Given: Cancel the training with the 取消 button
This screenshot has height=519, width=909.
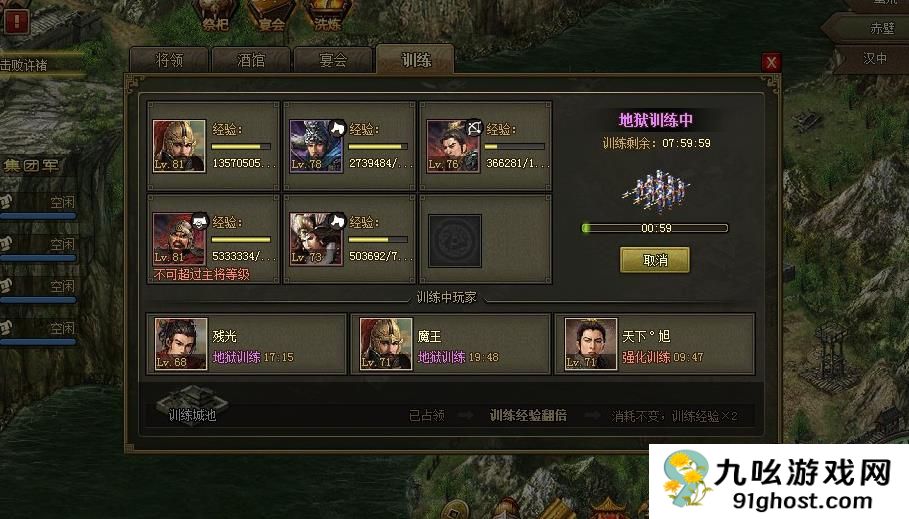Looking at the screenshot, I should [654, 260].
